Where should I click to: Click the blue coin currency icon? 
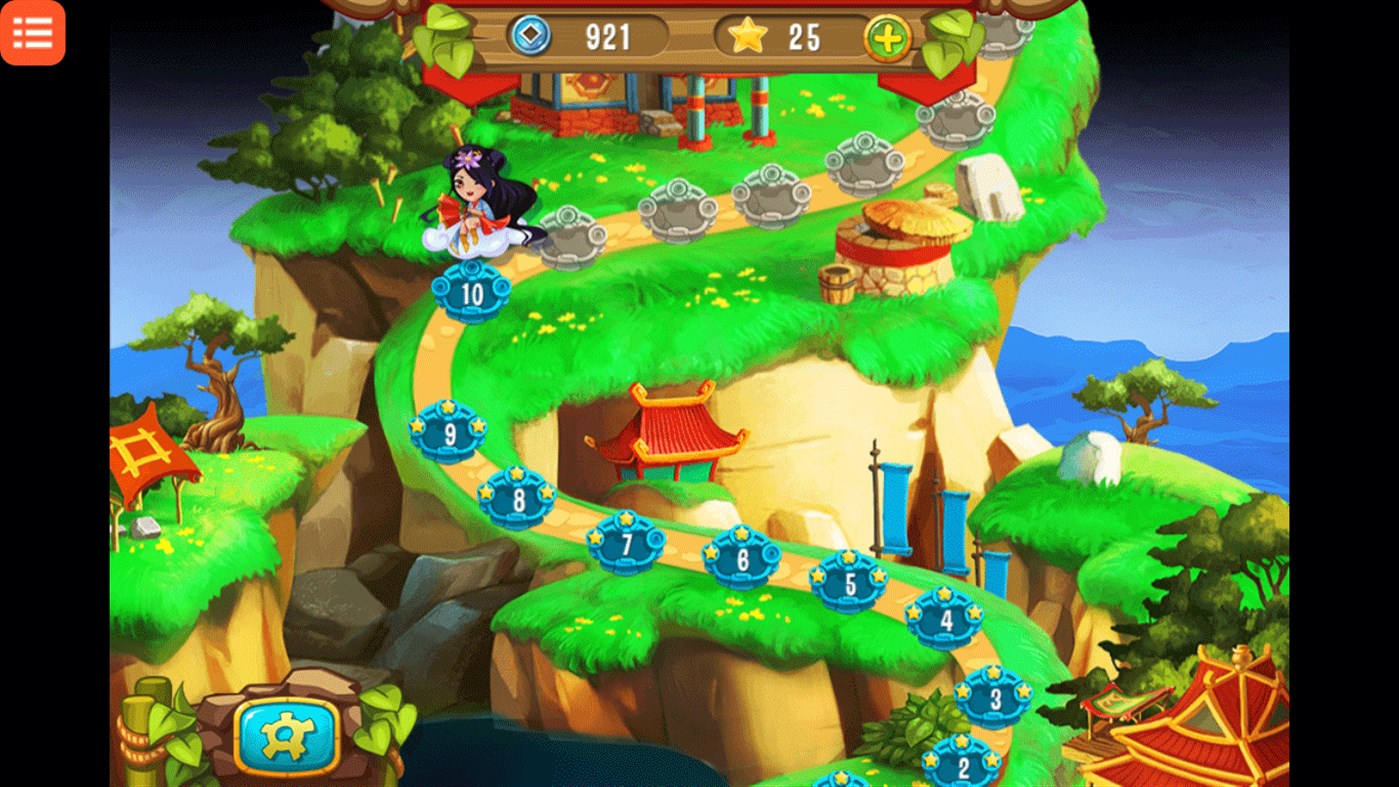pyautogui.click(x=529, y=37)
